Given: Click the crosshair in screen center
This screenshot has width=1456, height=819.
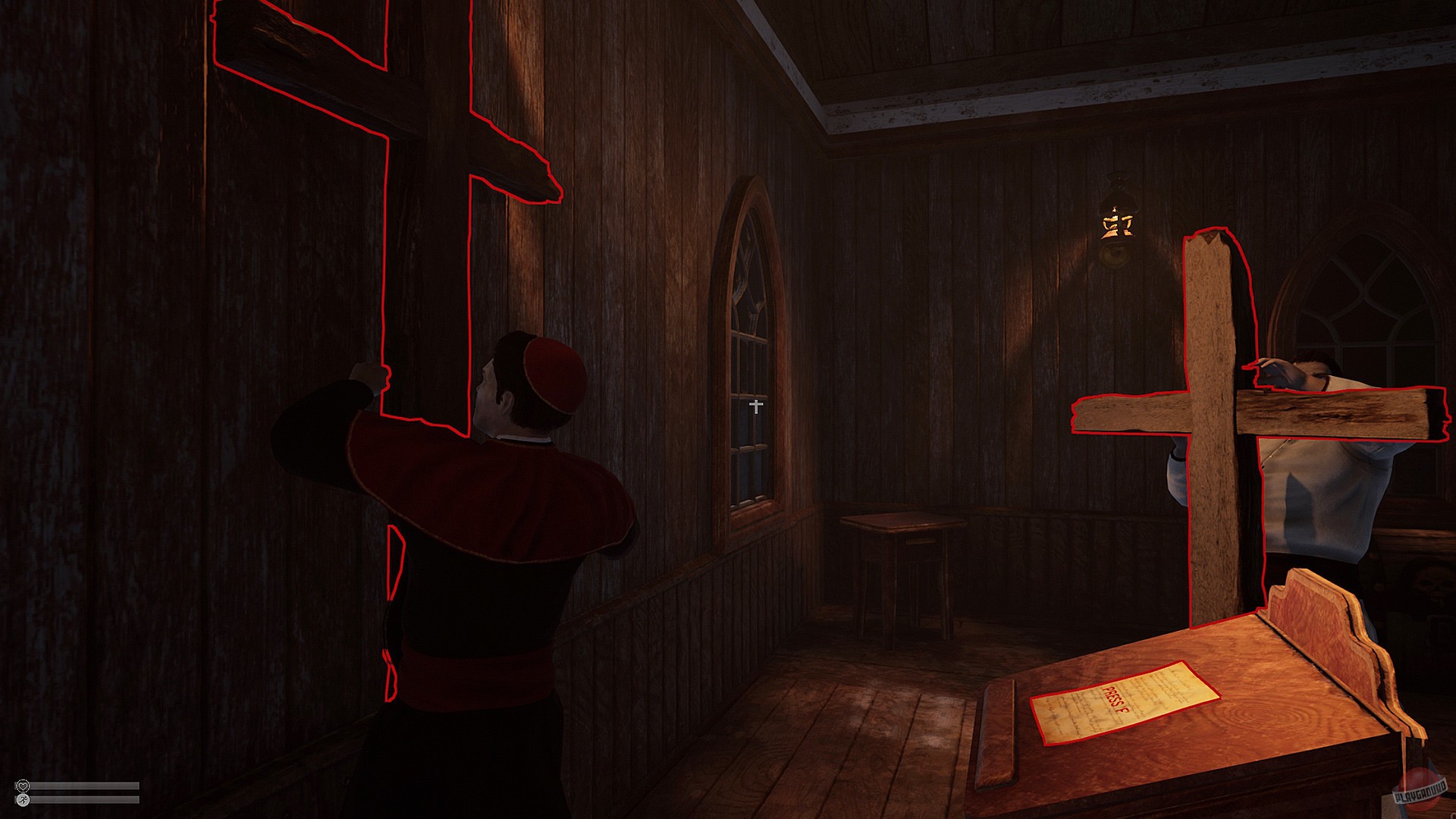Looking at the screenshot, I should coord(756,407).
